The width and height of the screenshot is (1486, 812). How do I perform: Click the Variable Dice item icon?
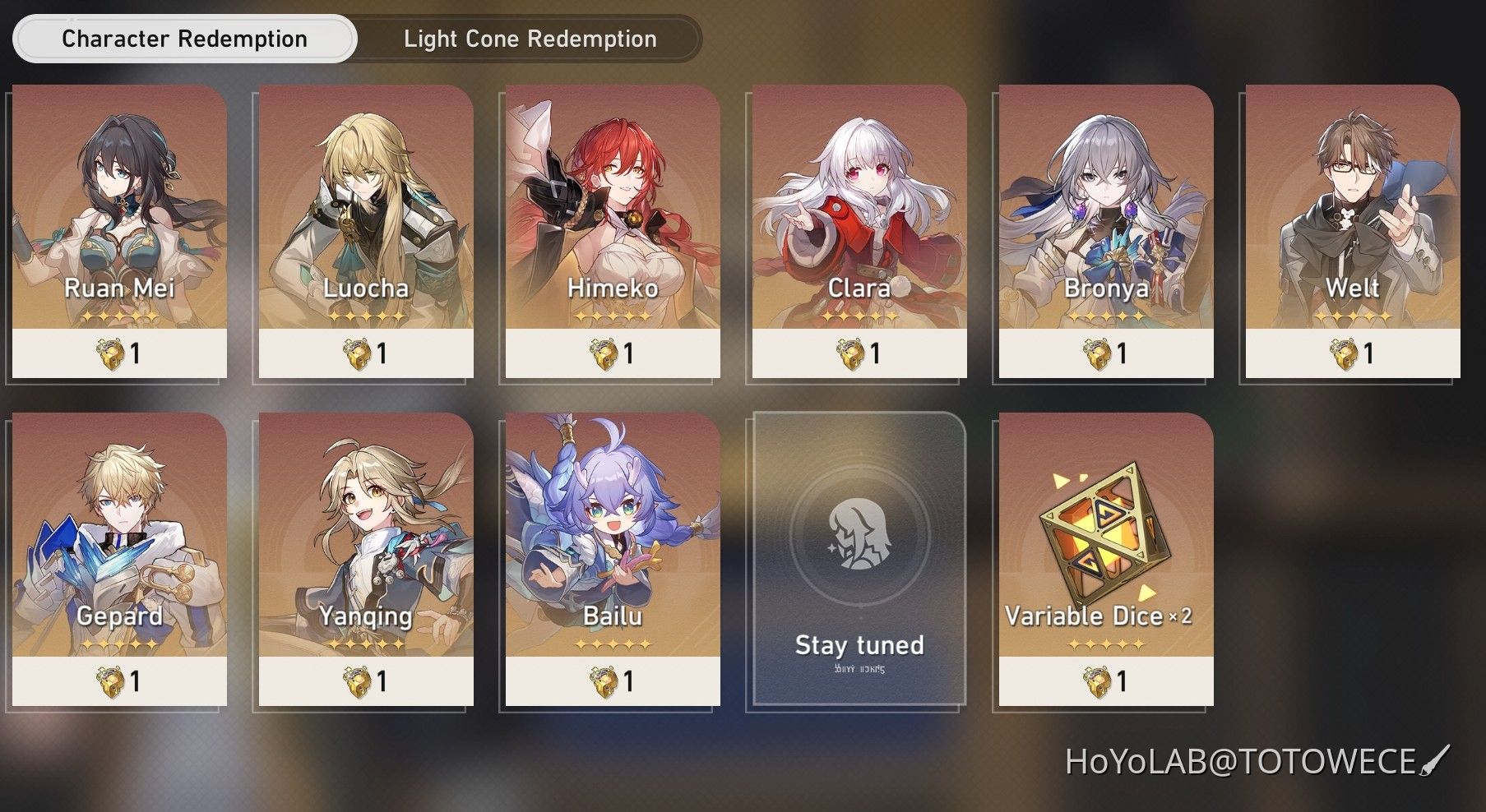click(x=1105, y=534)
